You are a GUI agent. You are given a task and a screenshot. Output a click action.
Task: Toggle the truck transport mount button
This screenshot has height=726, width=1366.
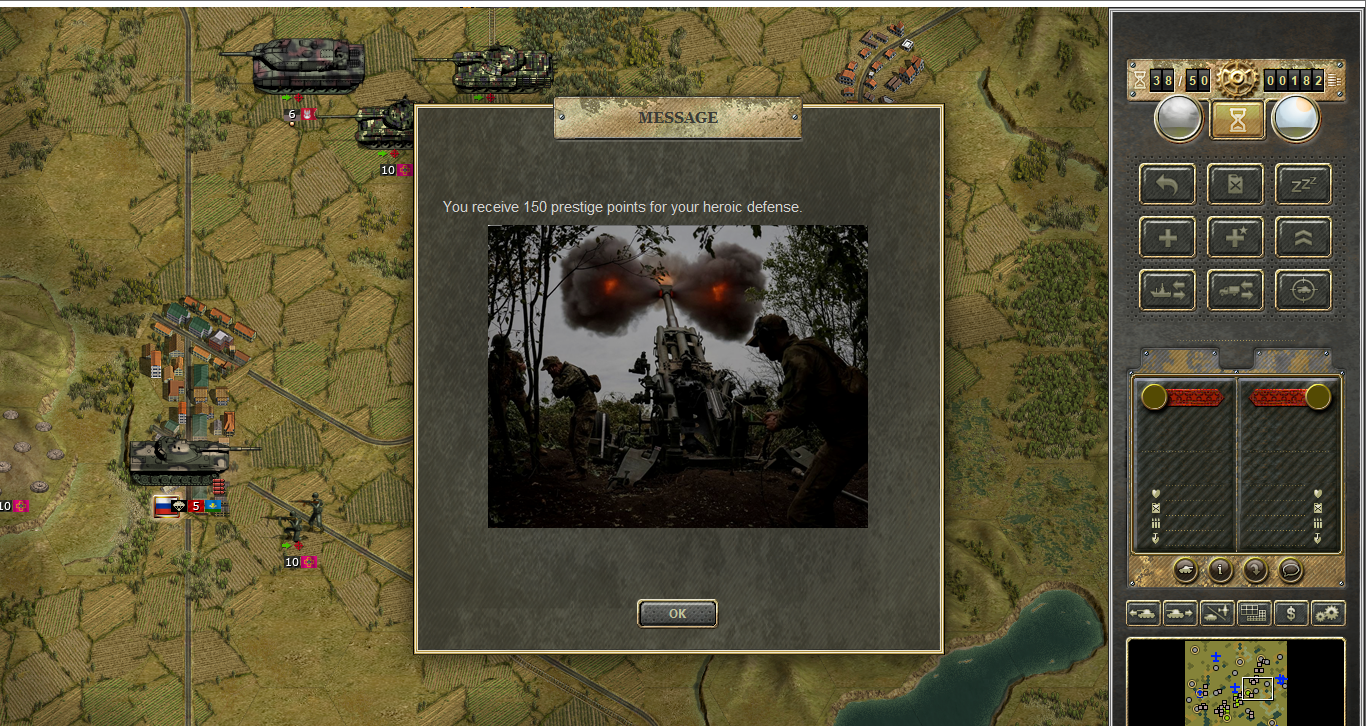click(1235, 290)
